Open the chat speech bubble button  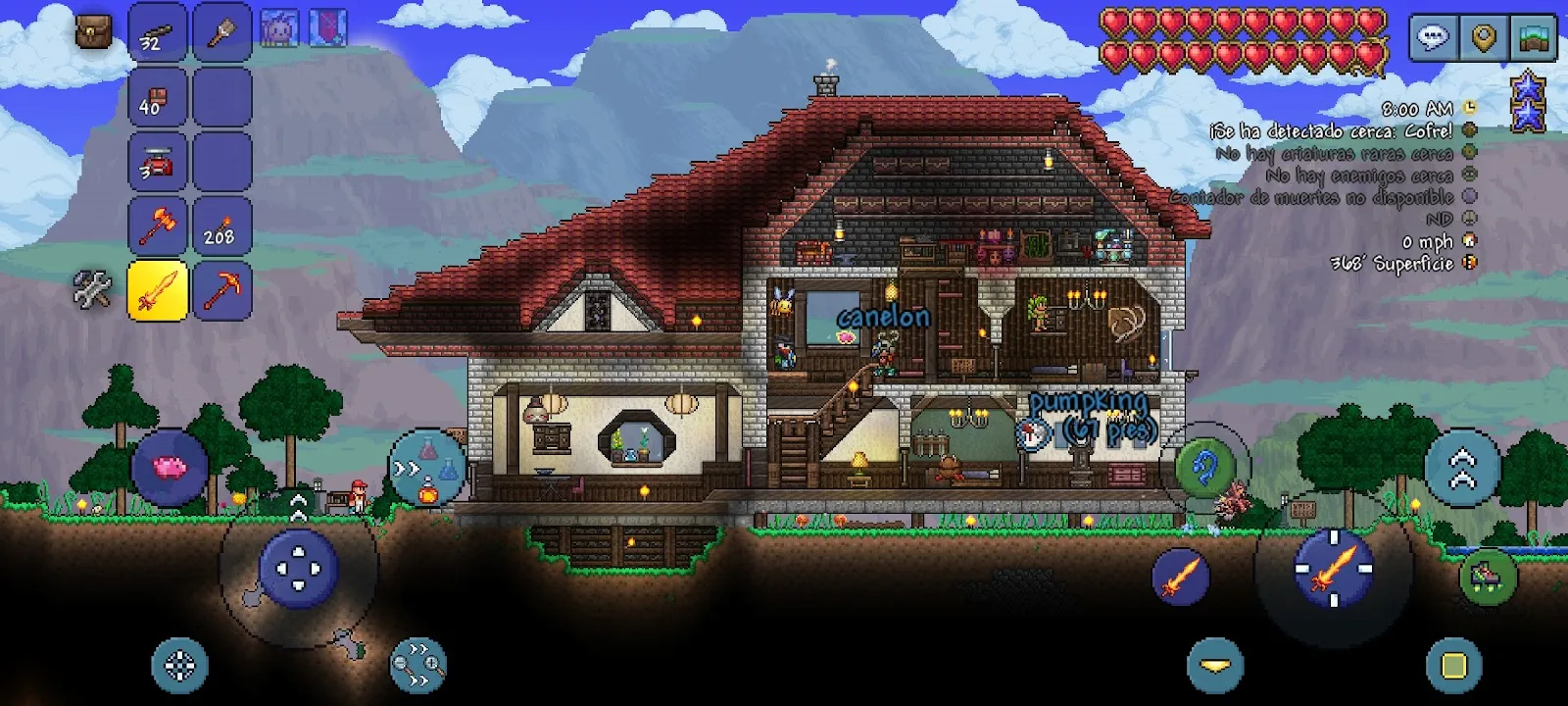[x=1433, y=39]
